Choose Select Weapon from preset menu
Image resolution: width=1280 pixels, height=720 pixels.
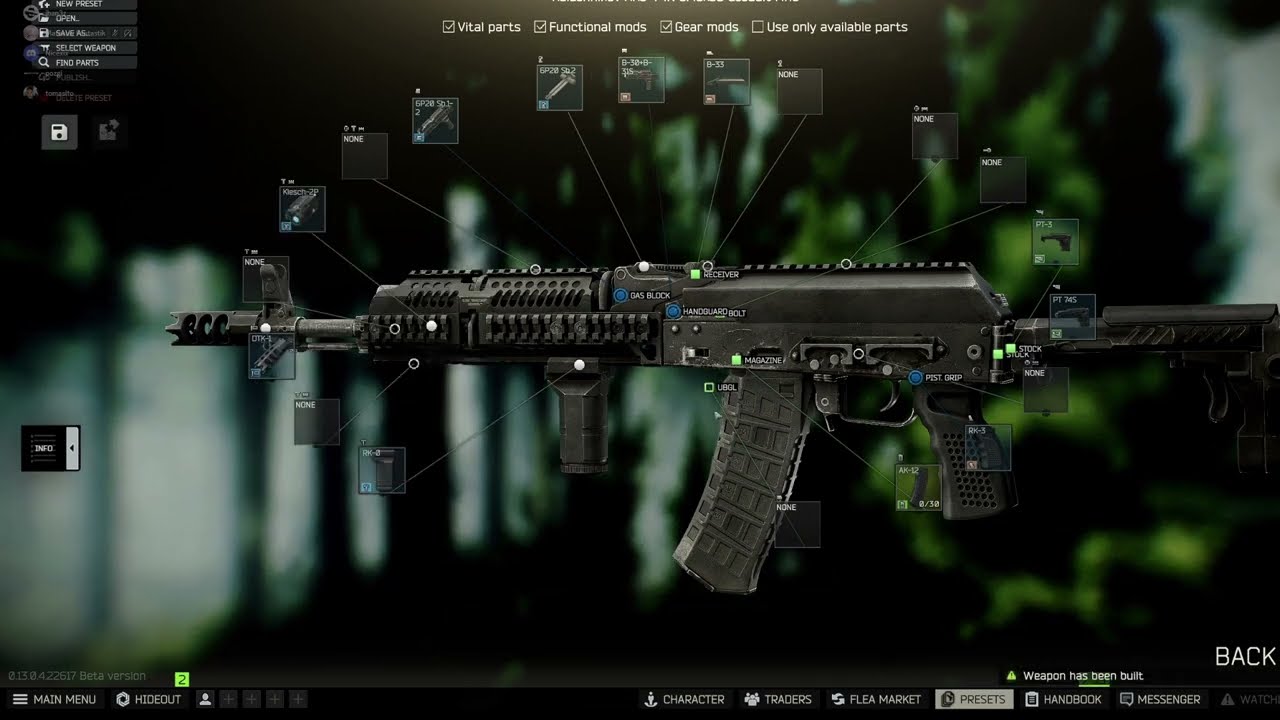85,48
